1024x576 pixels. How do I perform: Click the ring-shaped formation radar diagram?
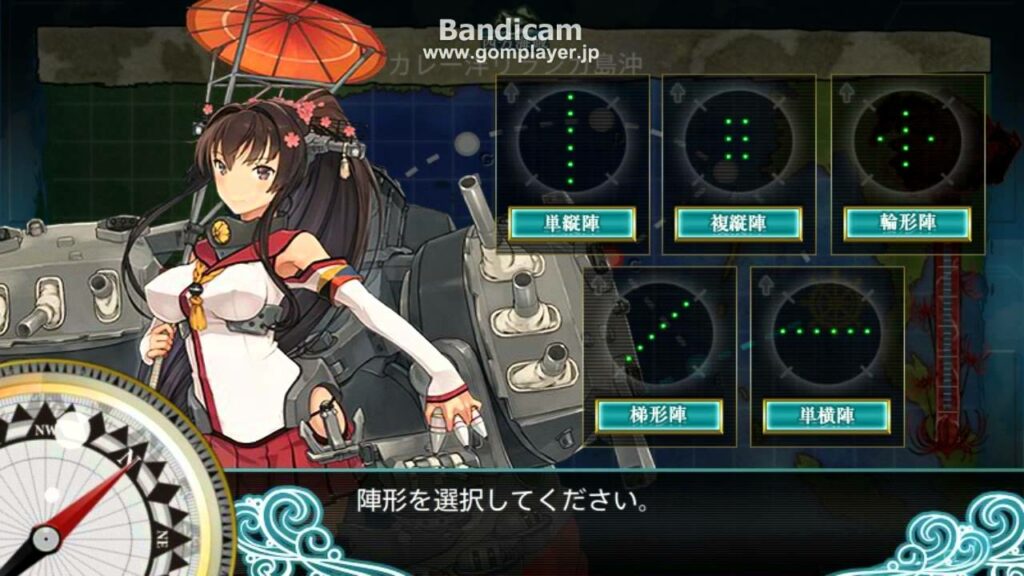point(907,139)
